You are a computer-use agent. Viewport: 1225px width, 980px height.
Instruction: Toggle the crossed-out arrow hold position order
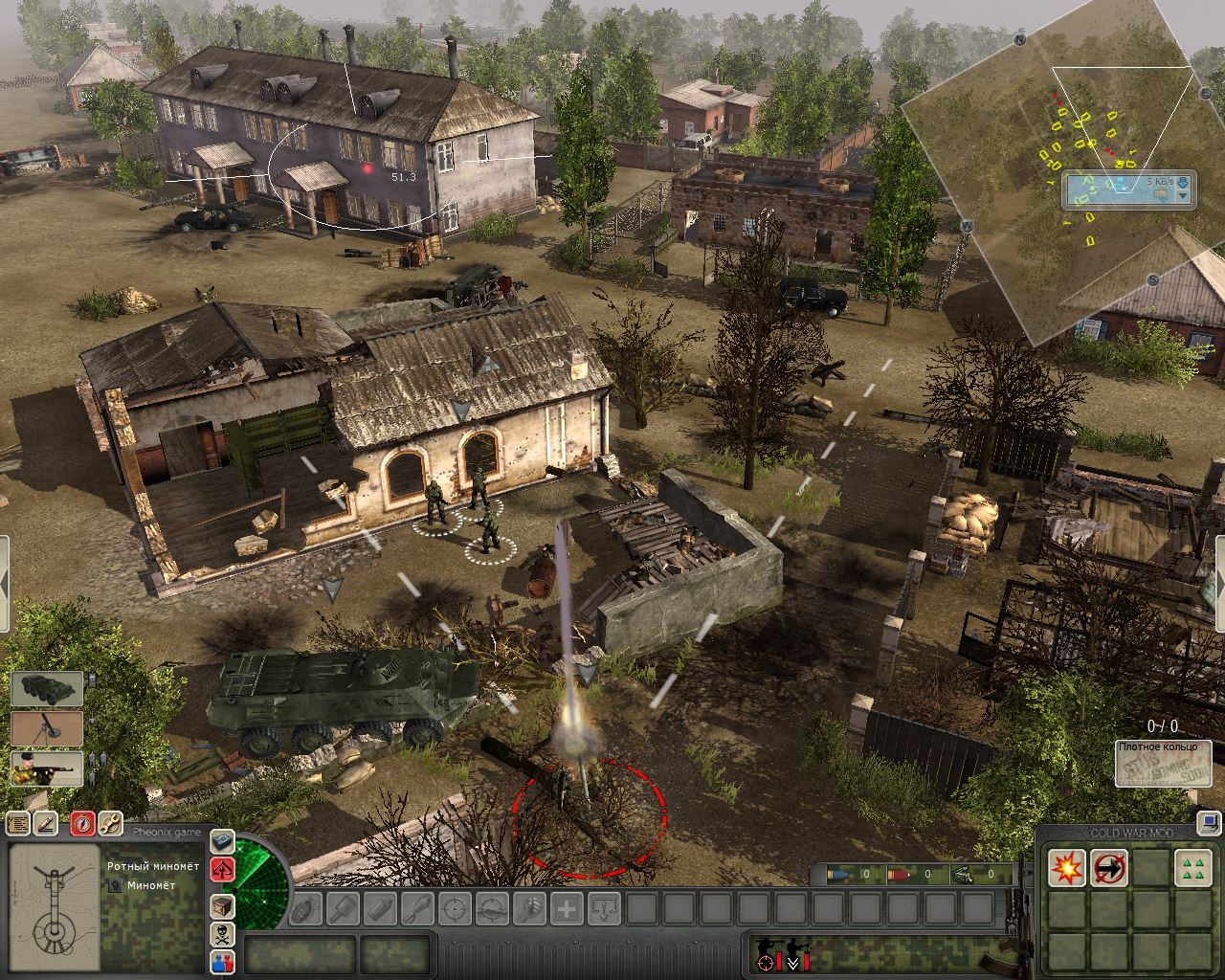[x=1109, y=868]
